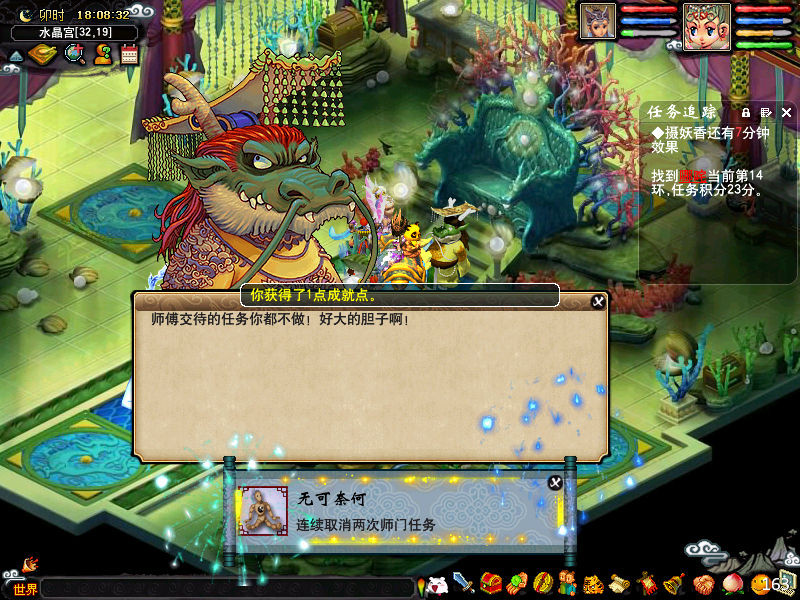Open the world map compass icon
This screenshot has height=600, width=800.
tap(41, 55)
